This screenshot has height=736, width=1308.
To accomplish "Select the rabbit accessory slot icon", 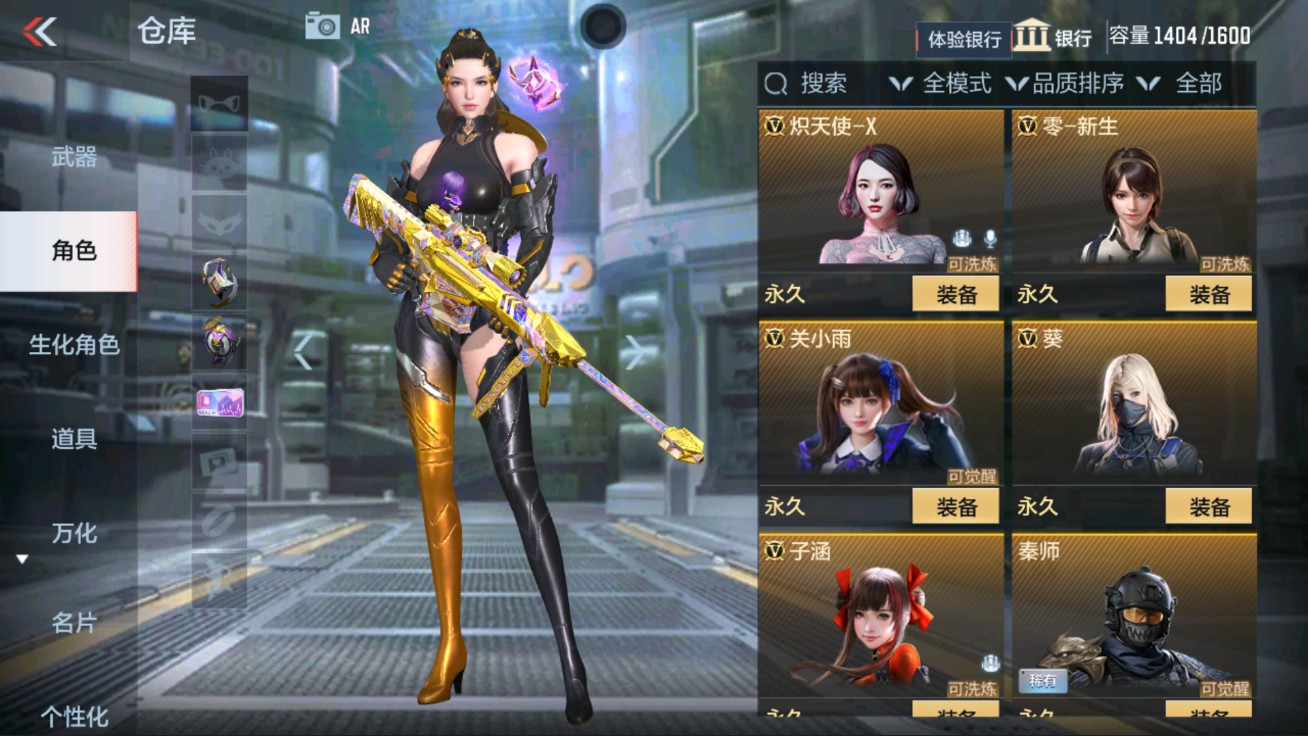I will coord(218,165).
